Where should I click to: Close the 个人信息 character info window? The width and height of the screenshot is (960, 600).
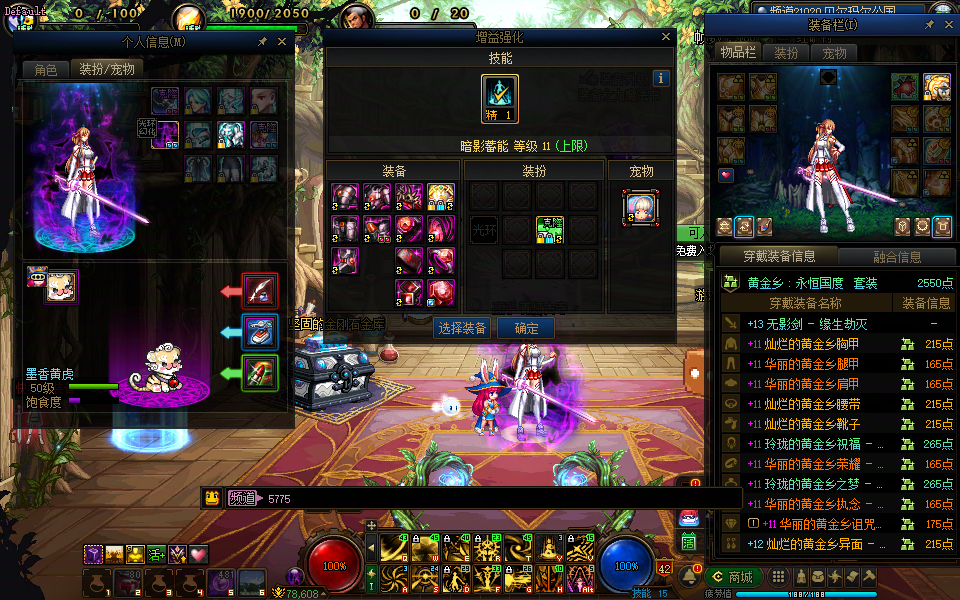[x=282, y=42]
